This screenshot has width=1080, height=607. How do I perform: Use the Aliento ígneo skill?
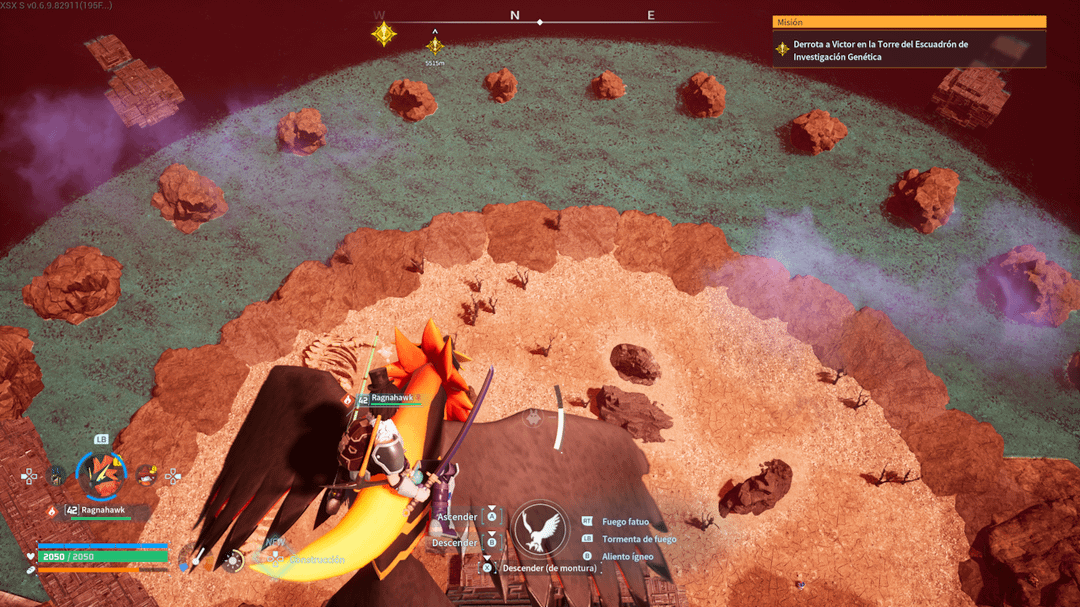(x=627, y=556)
